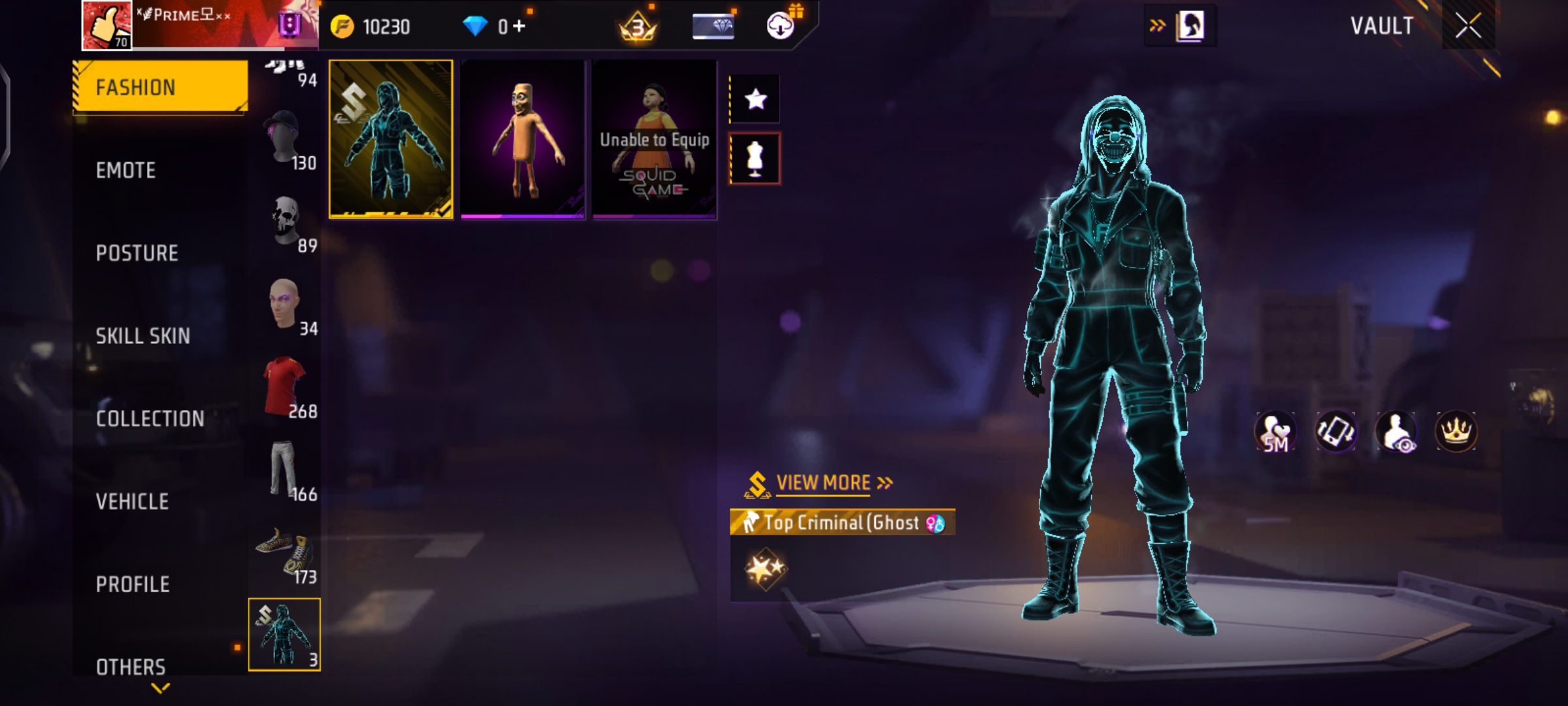1568x706 pixels.
Task: Pick the orange wooden character bundle
Action: (x=523, y=139)
